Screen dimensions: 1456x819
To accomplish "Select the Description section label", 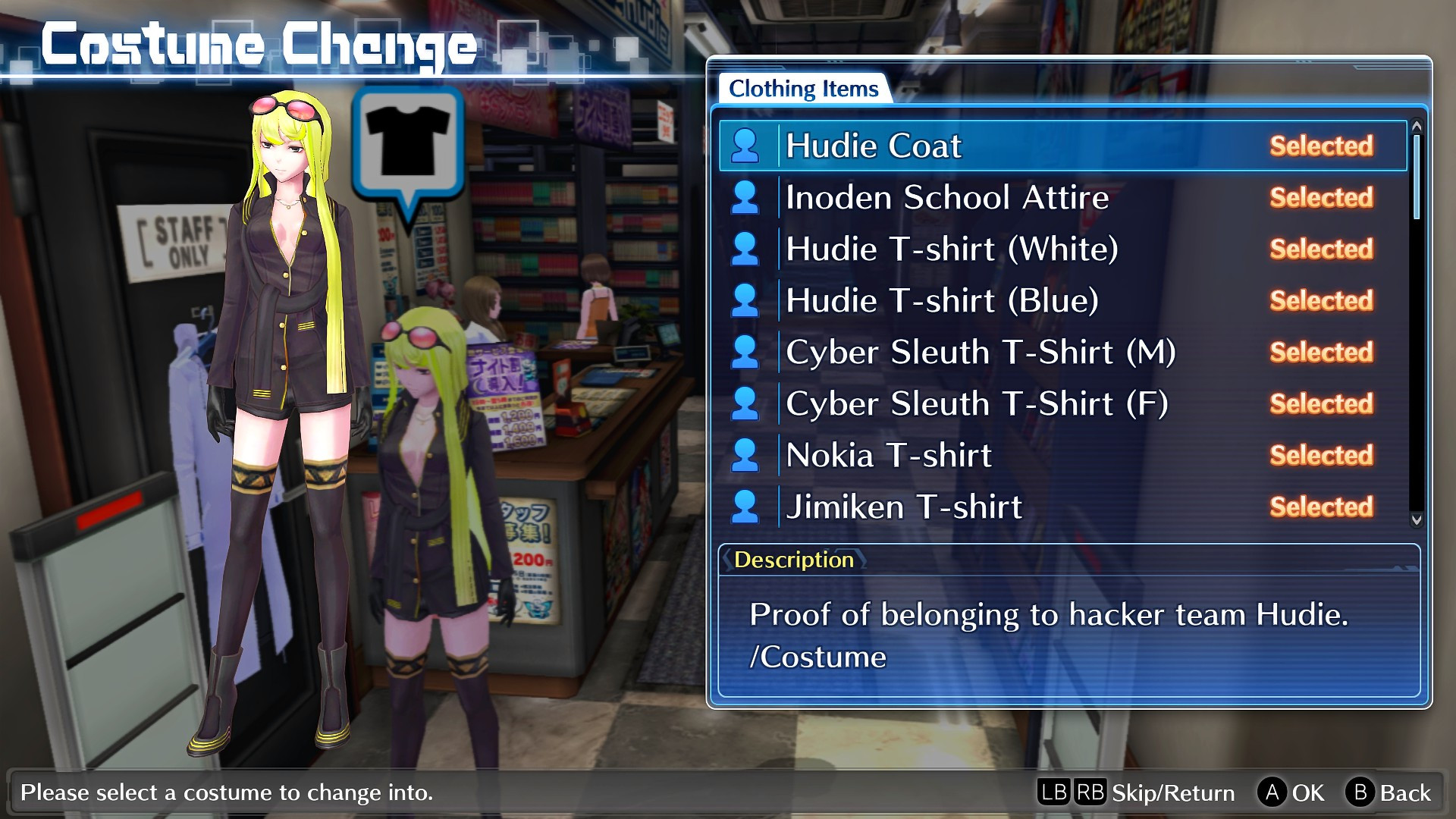I will pos(793,560).
